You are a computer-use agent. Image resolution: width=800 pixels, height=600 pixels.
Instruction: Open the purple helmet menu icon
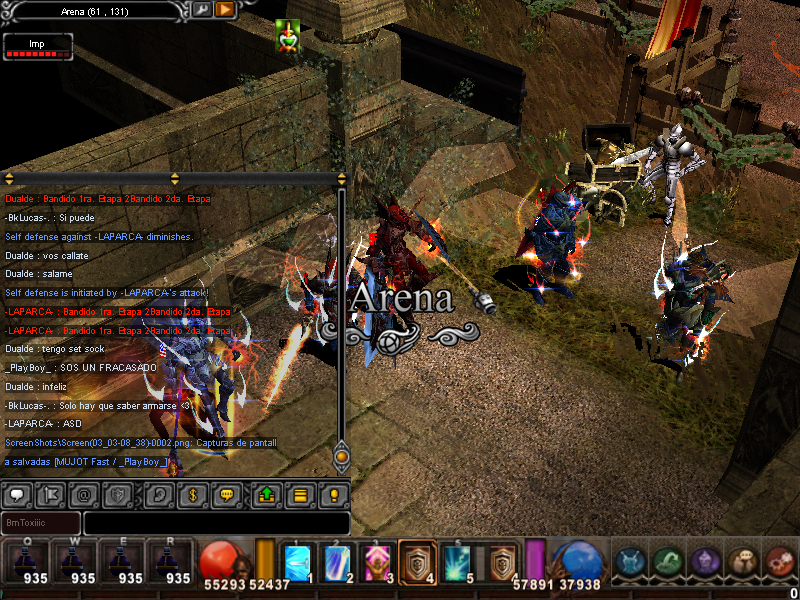coord(705,562)
